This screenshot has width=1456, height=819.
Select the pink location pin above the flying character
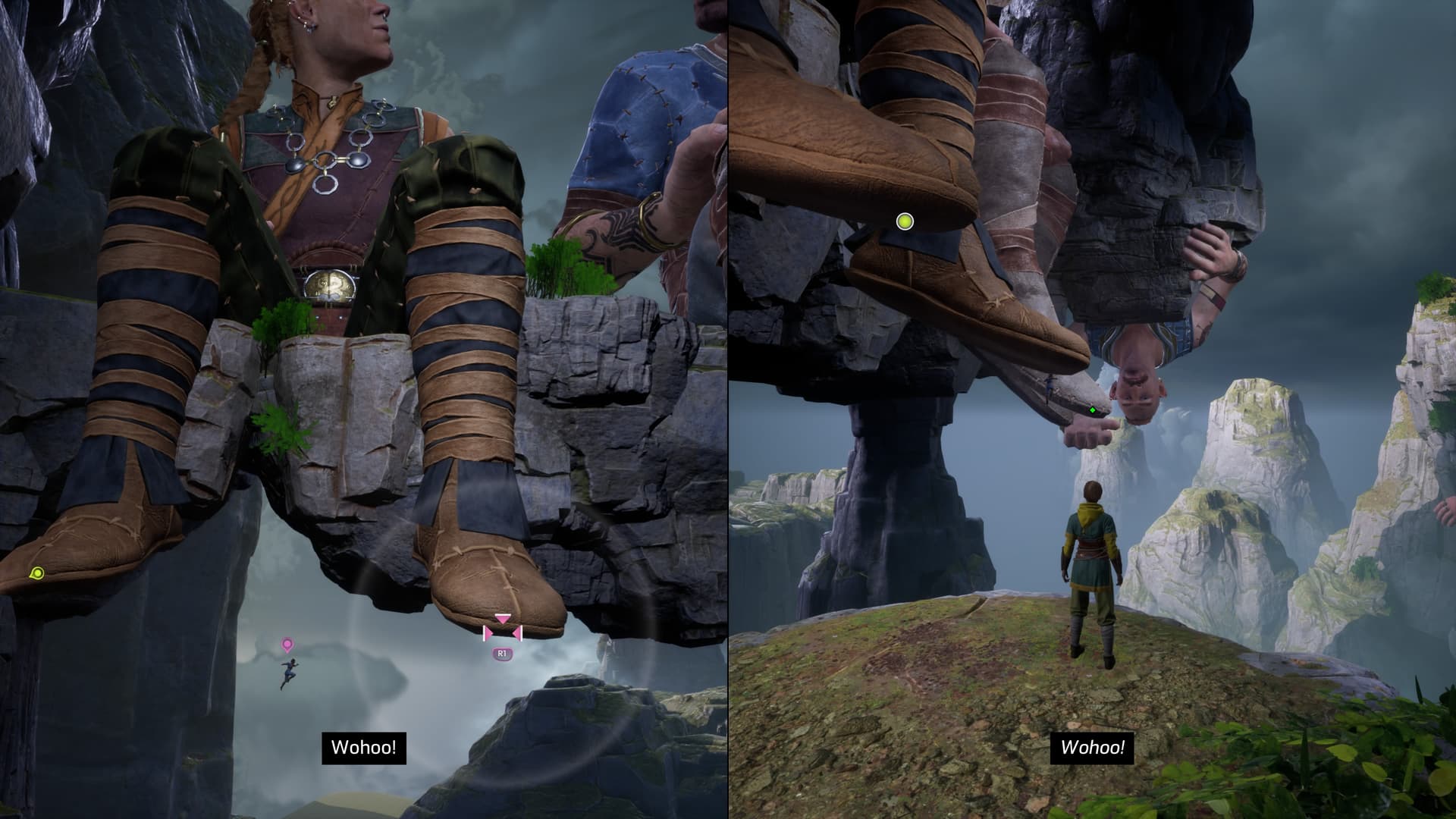(287, 645)
